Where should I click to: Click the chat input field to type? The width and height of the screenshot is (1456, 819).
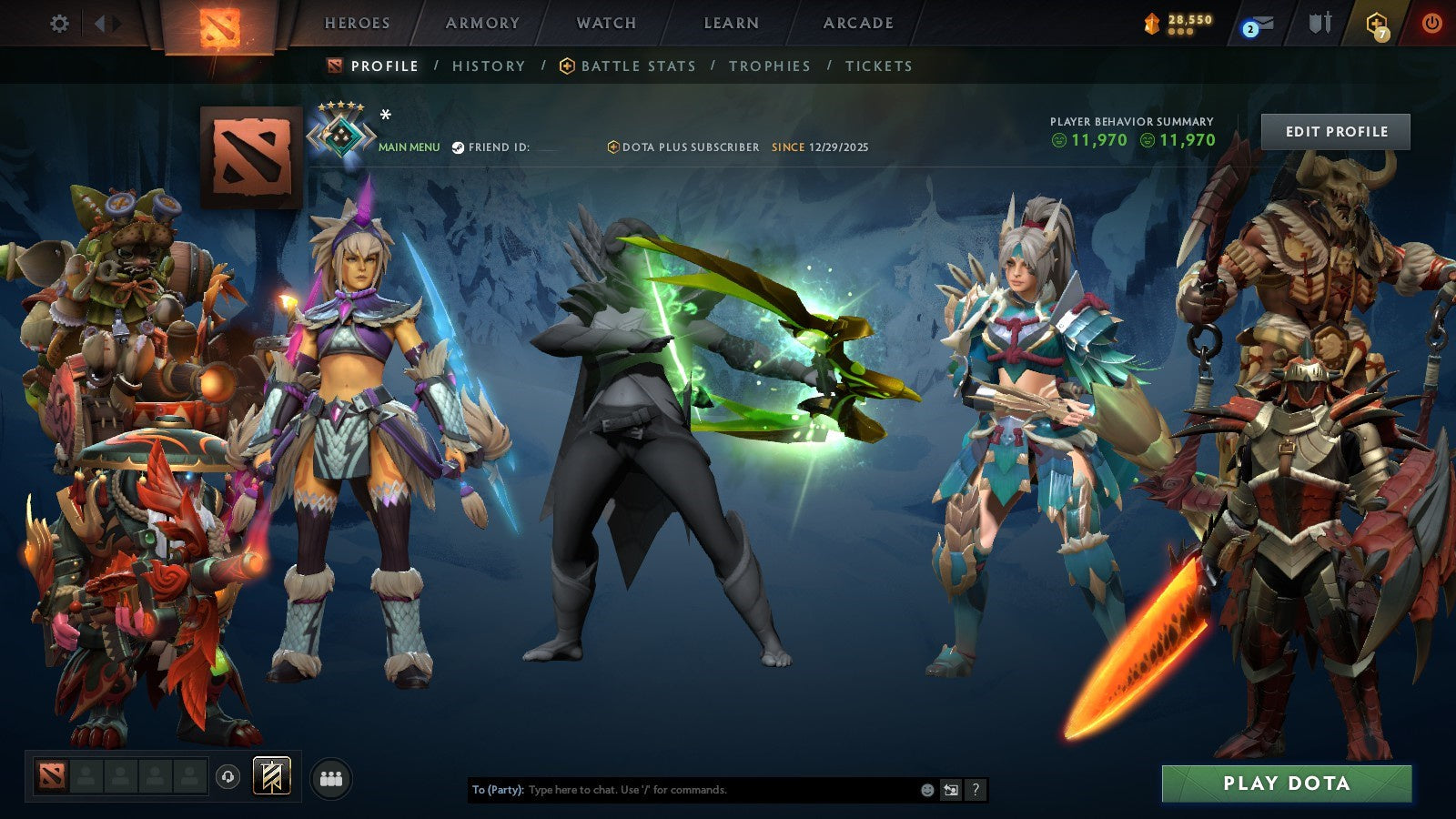[x=682, y=790]
